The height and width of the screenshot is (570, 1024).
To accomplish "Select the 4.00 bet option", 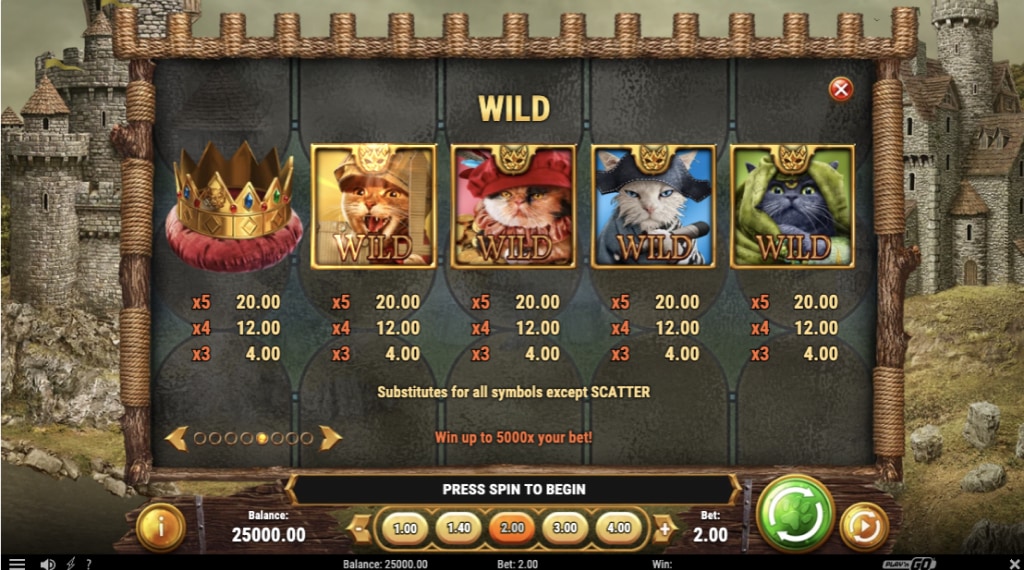I will 619,528.
